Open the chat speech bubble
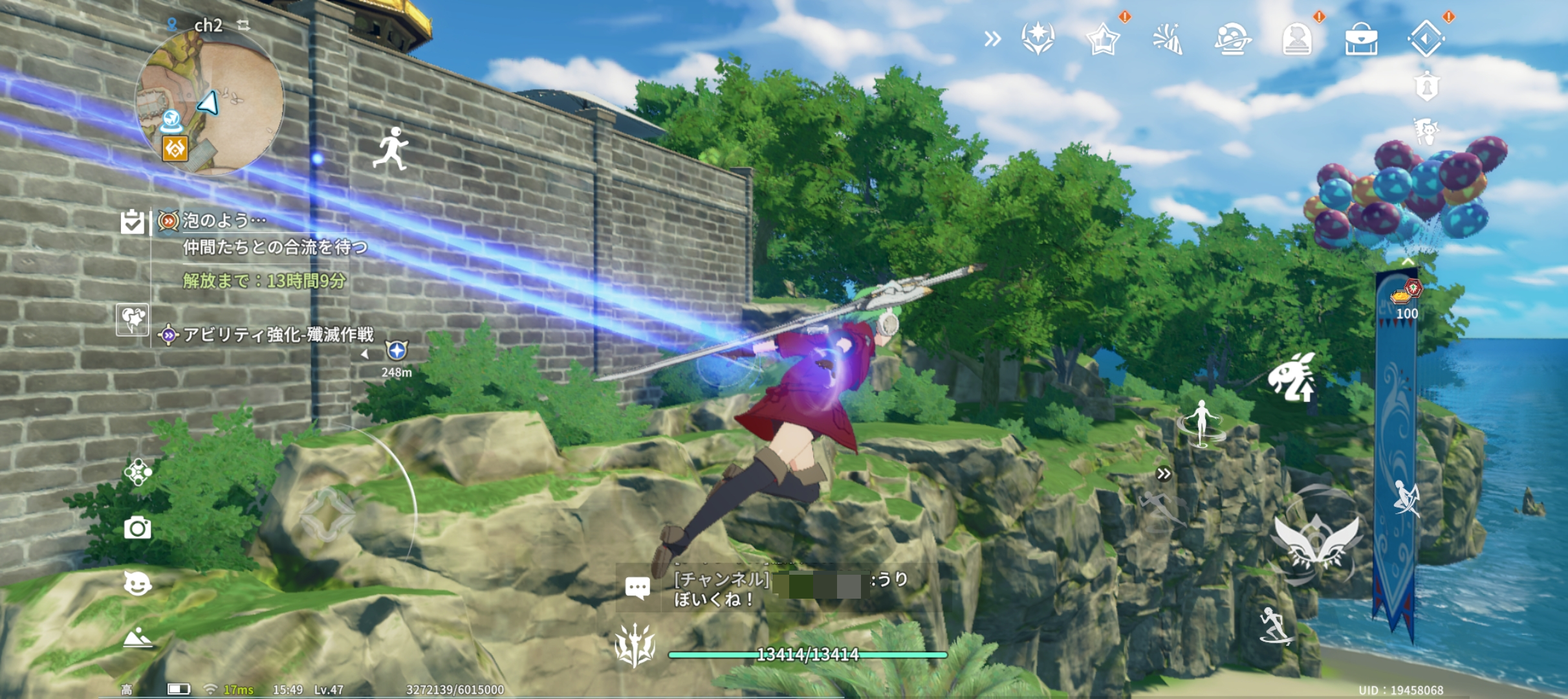Screen dimensions: 1568x699 coord(637,588)
